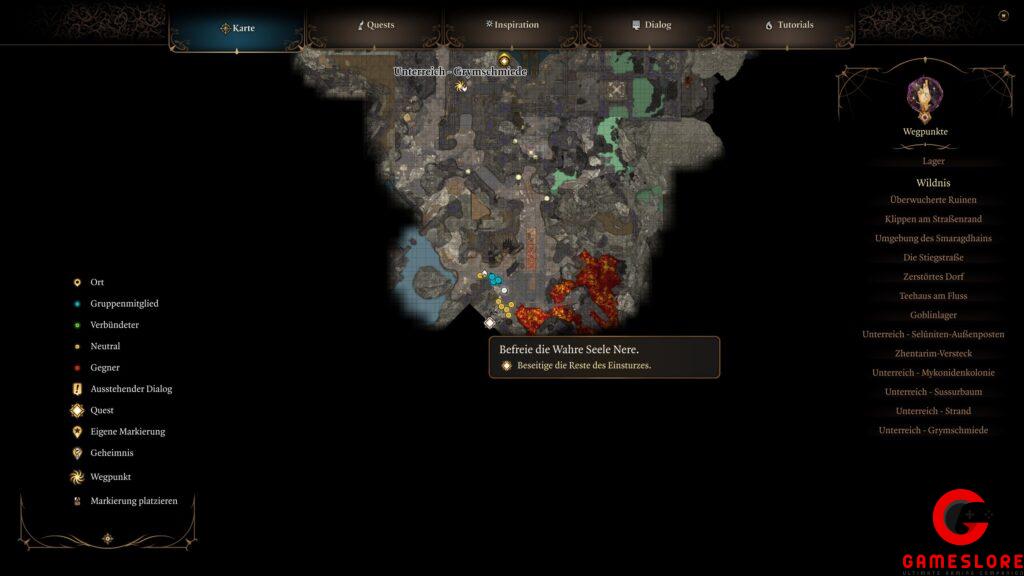1024x576 pixels.
Task: Choose Teehaus am Fluss waypoint
Action: [x=933, y=296]
